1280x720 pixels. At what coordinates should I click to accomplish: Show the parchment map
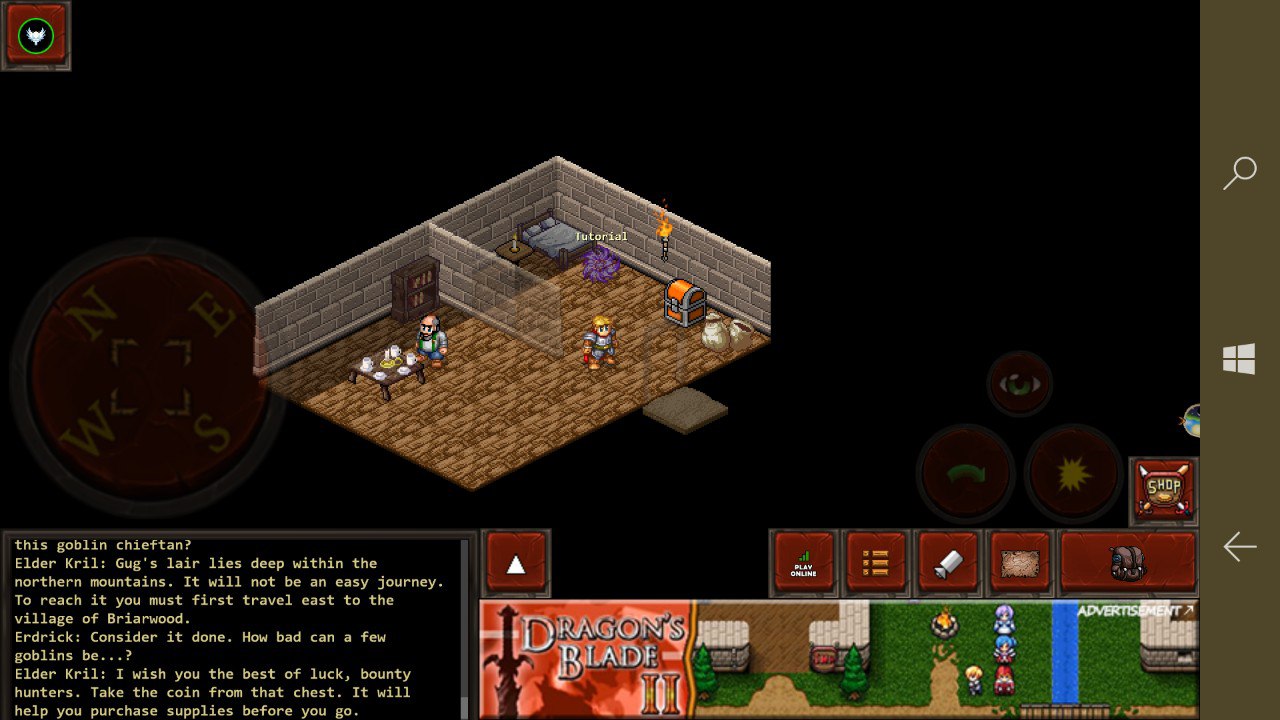[1020, 564]
